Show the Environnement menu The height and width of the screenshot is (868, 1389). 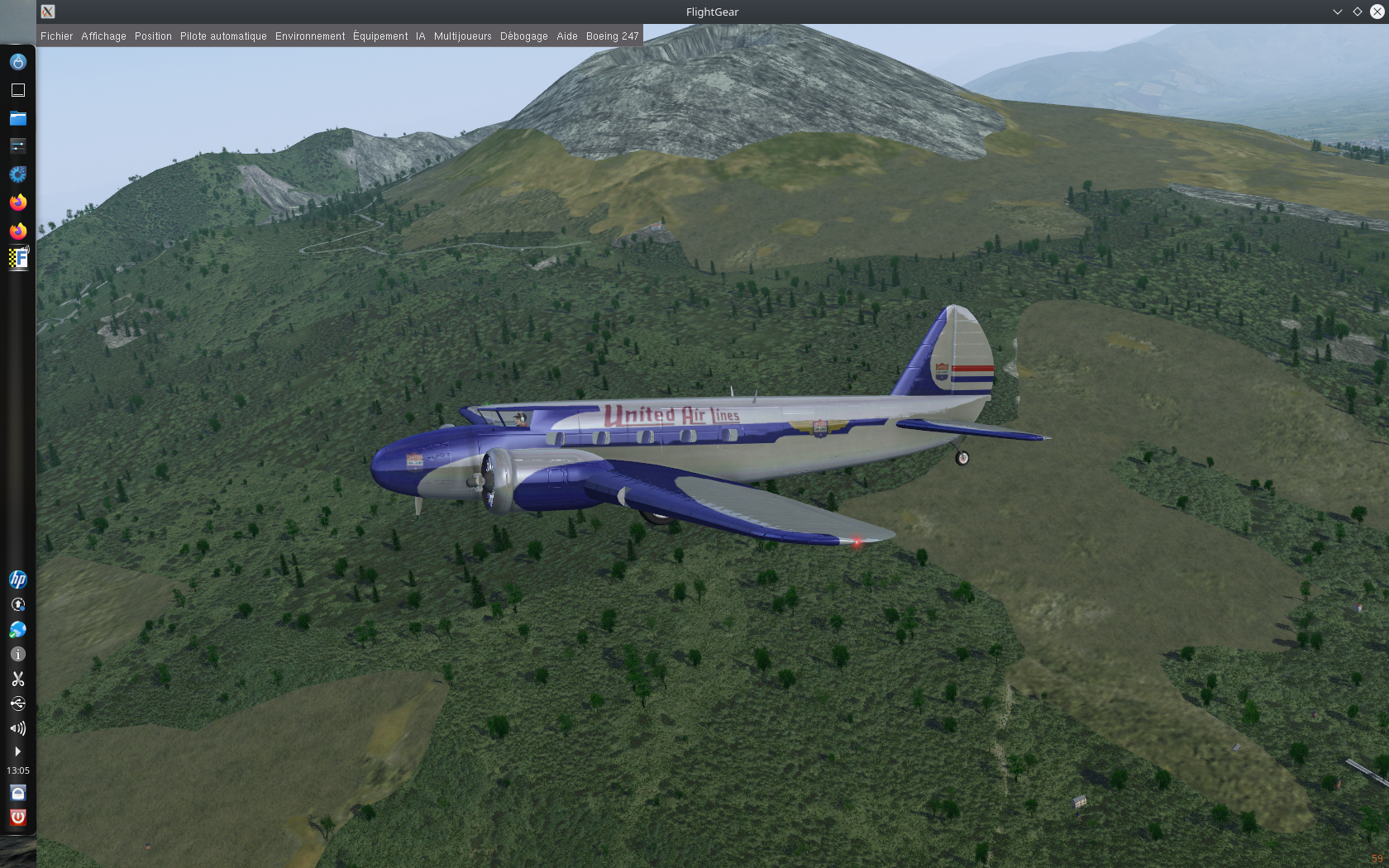pyautogui.click(x=310, y=36)
